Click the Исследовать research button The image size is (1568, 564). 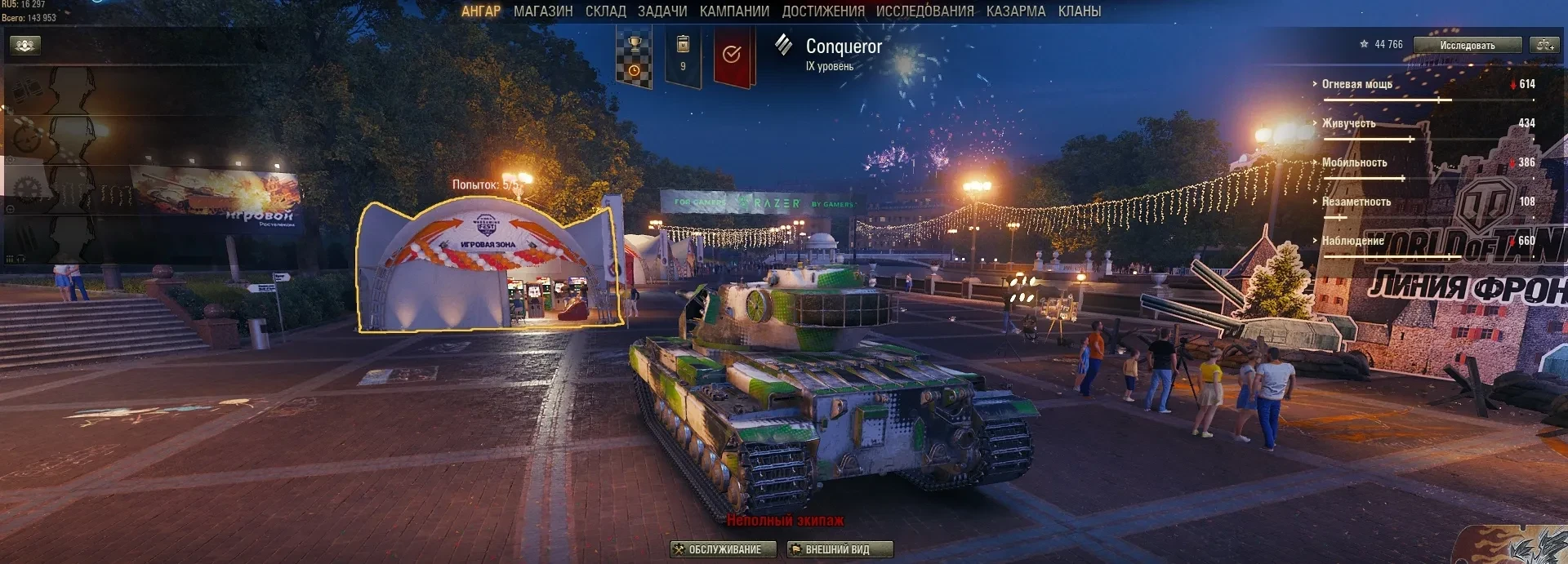tap(1468, 45)
